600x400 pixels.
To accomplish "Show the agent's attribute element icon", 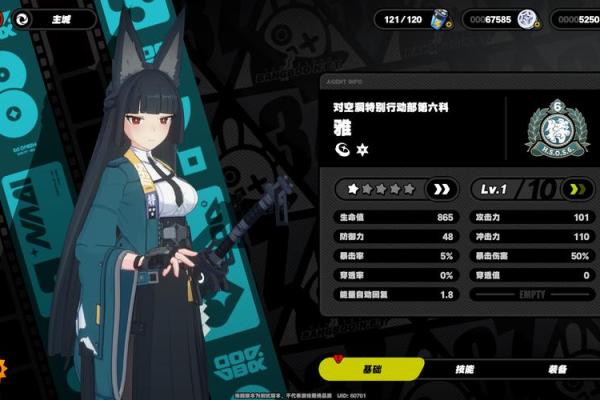I will tap(341, 149).
